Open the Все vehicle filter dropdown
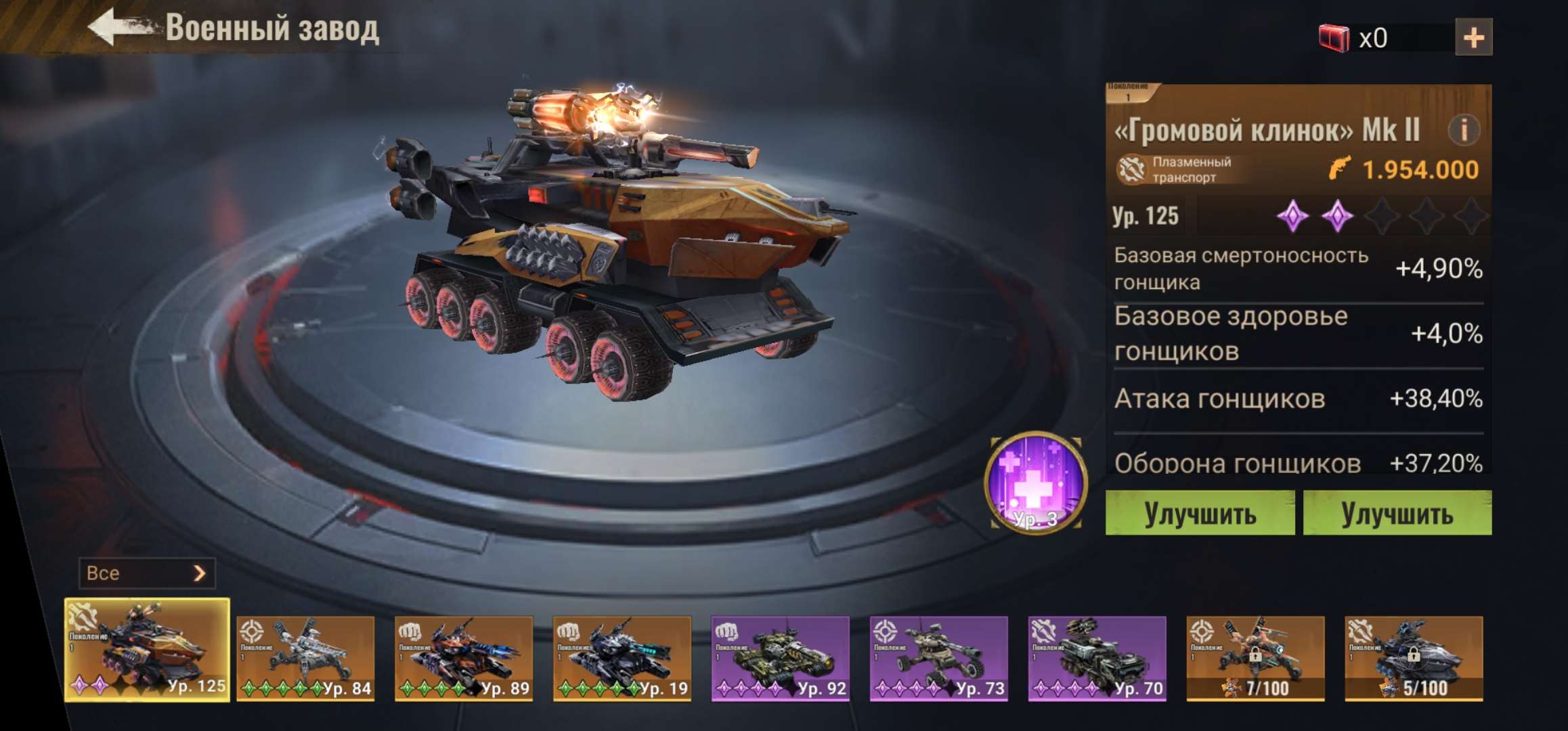The image size is (1568, 731). [x=147, y=573]
